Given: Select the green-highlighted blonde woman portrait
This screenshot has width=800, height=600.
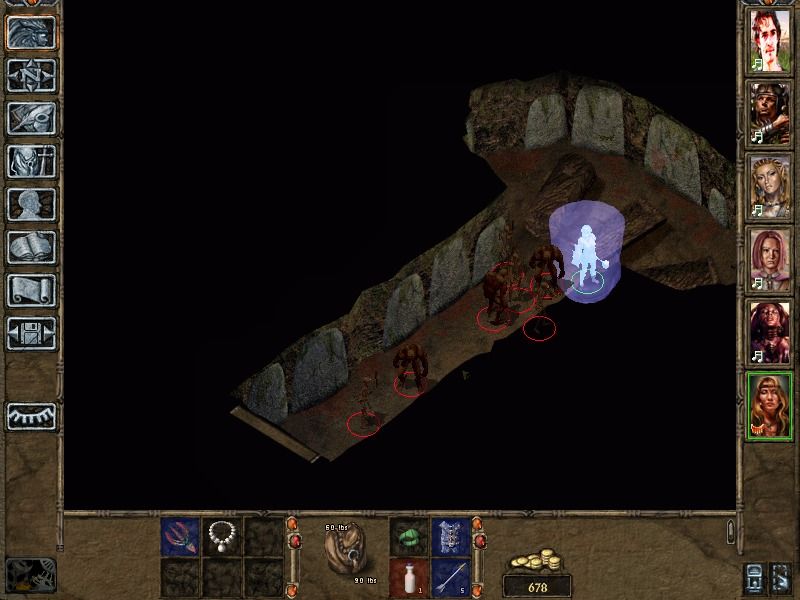Looking at the screenshot, I should [x=770, y=405].
